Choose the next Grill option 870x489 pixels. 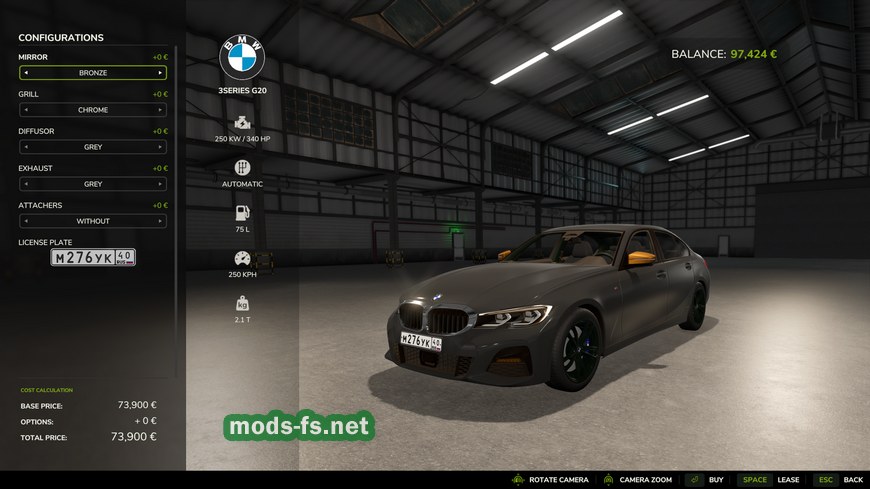pos(160,110)
